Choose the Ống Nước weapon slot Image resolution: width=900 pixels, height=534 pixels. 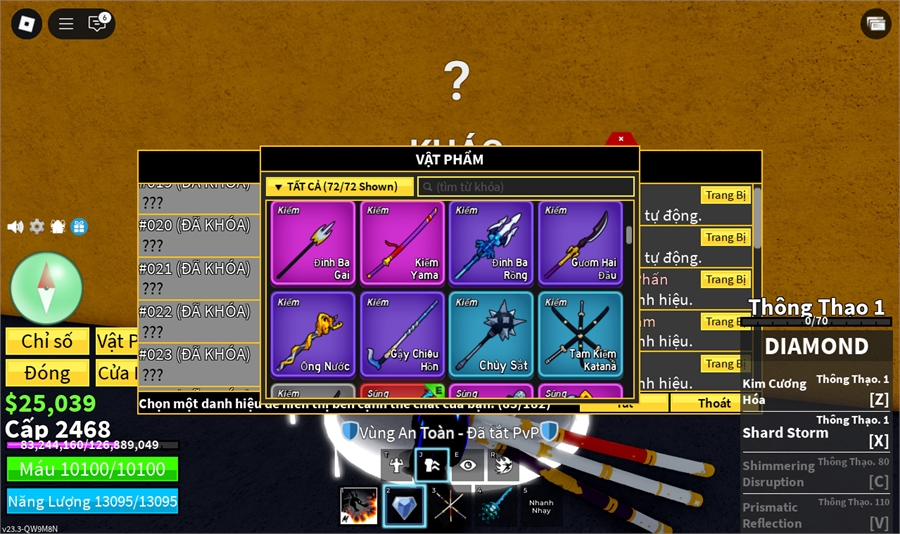point(312,334)
